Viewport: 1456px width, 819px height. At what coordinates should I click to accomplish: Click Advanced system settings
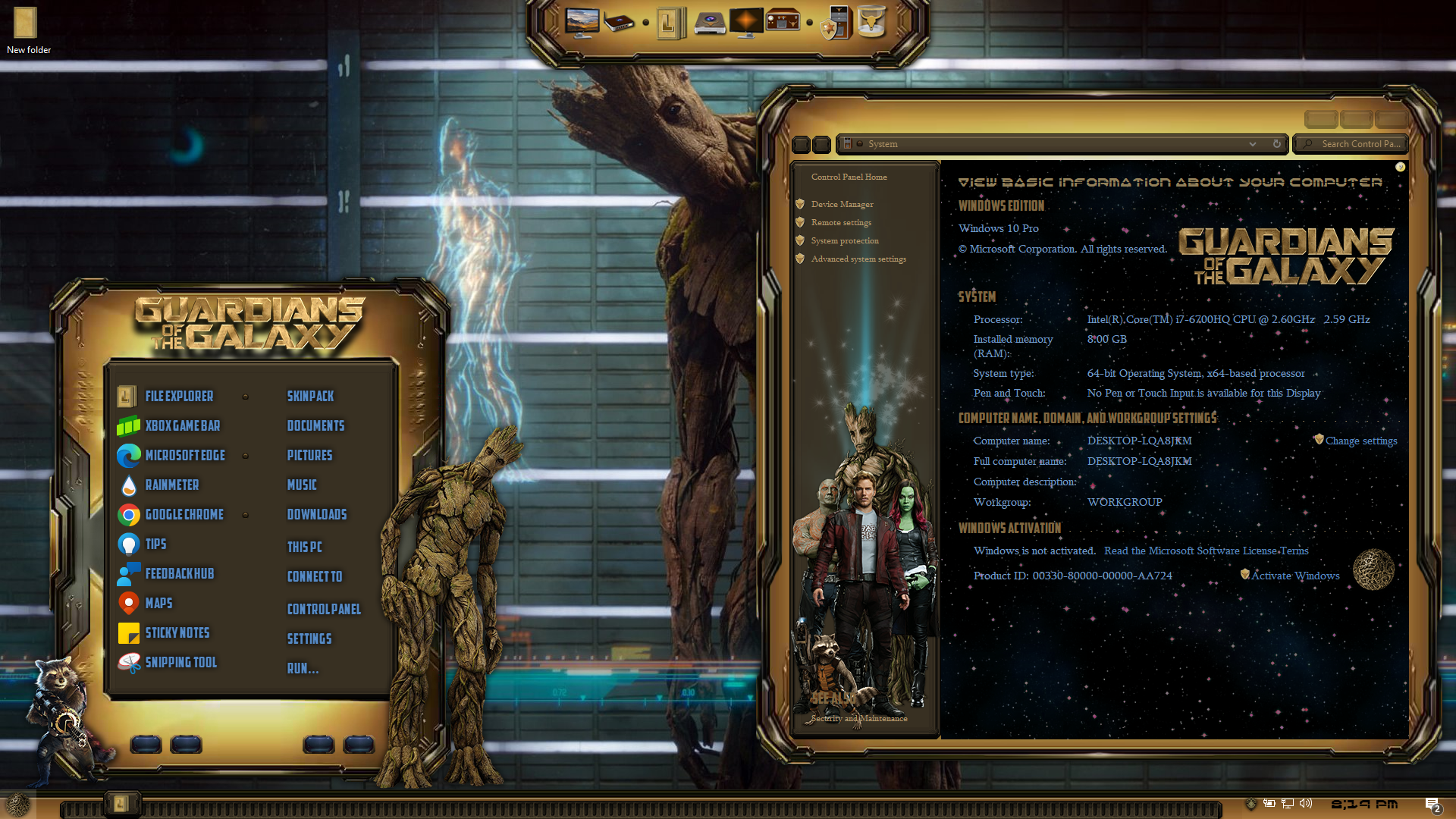tap(858, 259)
